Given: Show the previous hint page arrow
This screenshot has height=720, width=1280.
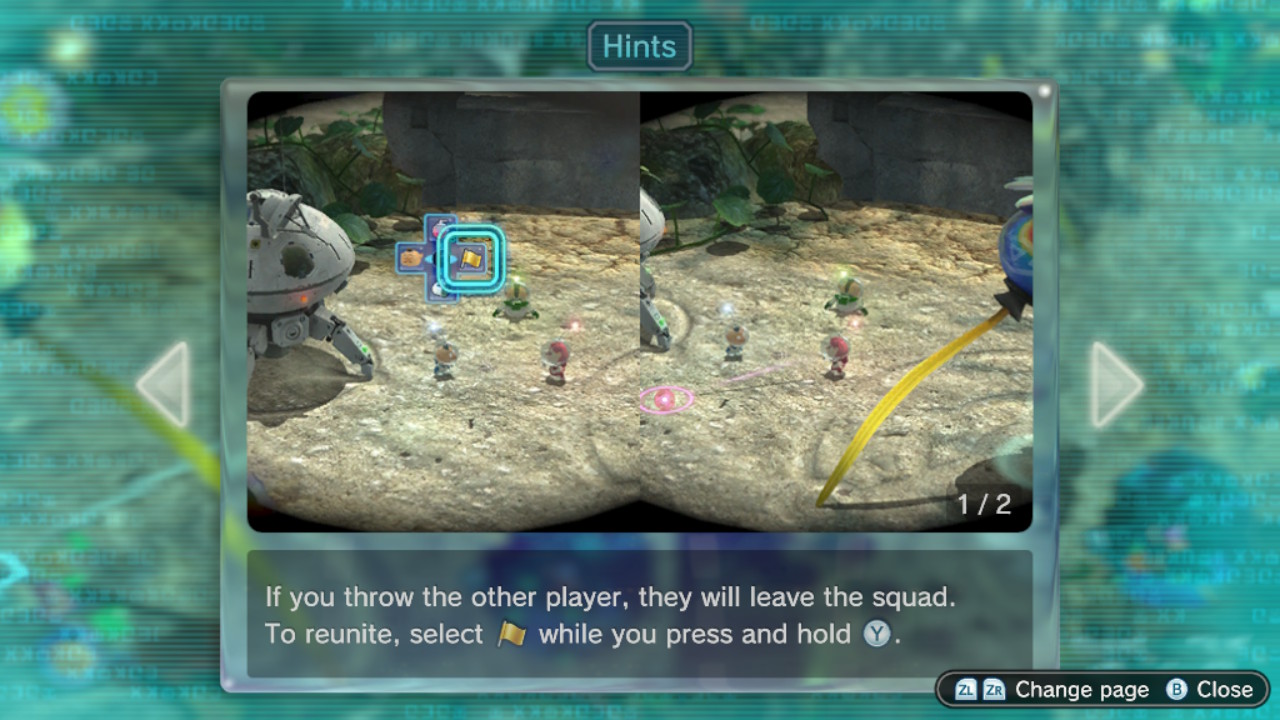Looking at the screenshot, I should click(x=164, y=385).
